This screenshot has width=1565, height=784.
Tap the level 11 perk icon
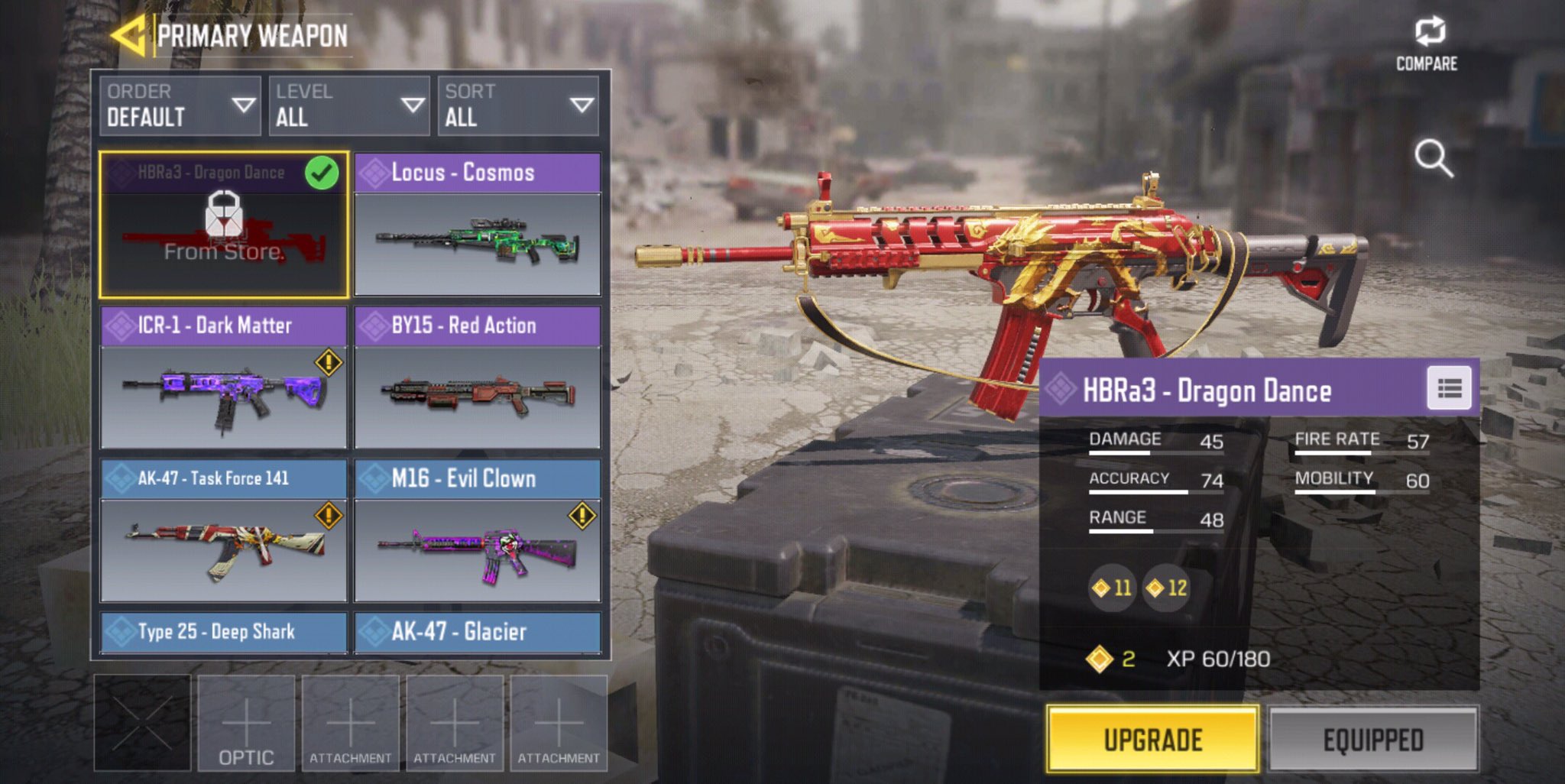click(1113, 588)
